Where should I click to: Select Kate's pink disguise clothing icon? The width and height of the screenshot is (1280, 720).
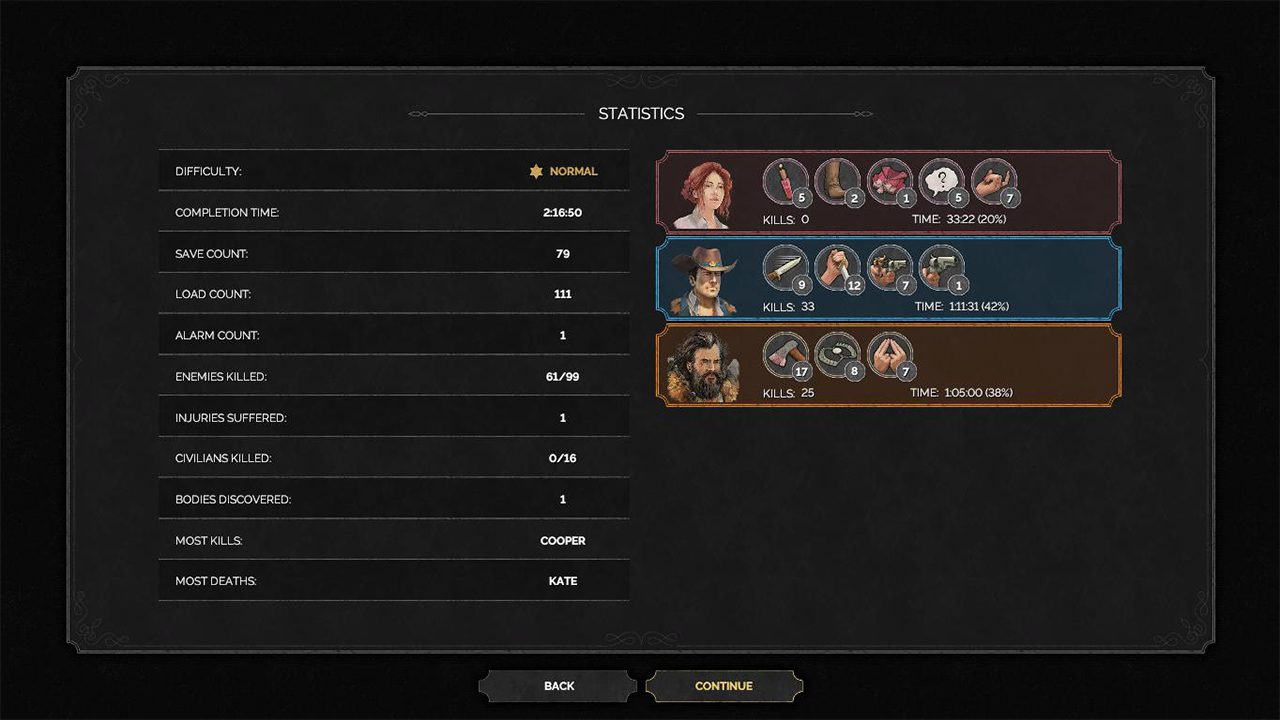tap(889, 181)
